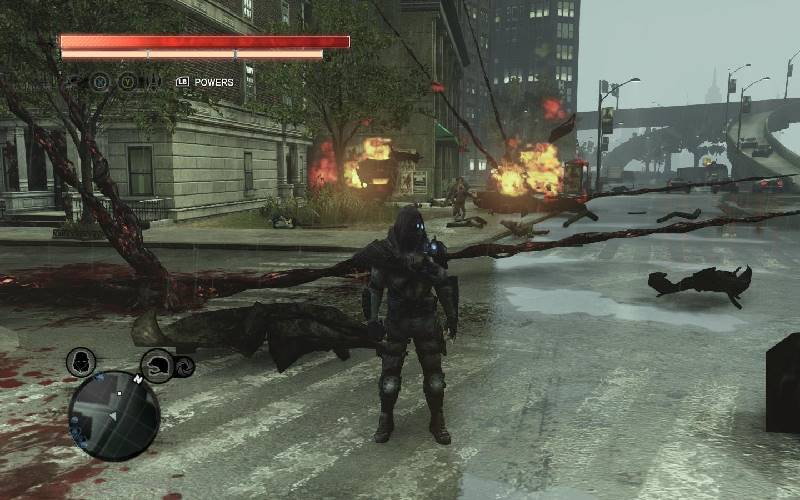Activate the spiral swirl icon
This screenshot has width=800, height=500.
(184, 368)
